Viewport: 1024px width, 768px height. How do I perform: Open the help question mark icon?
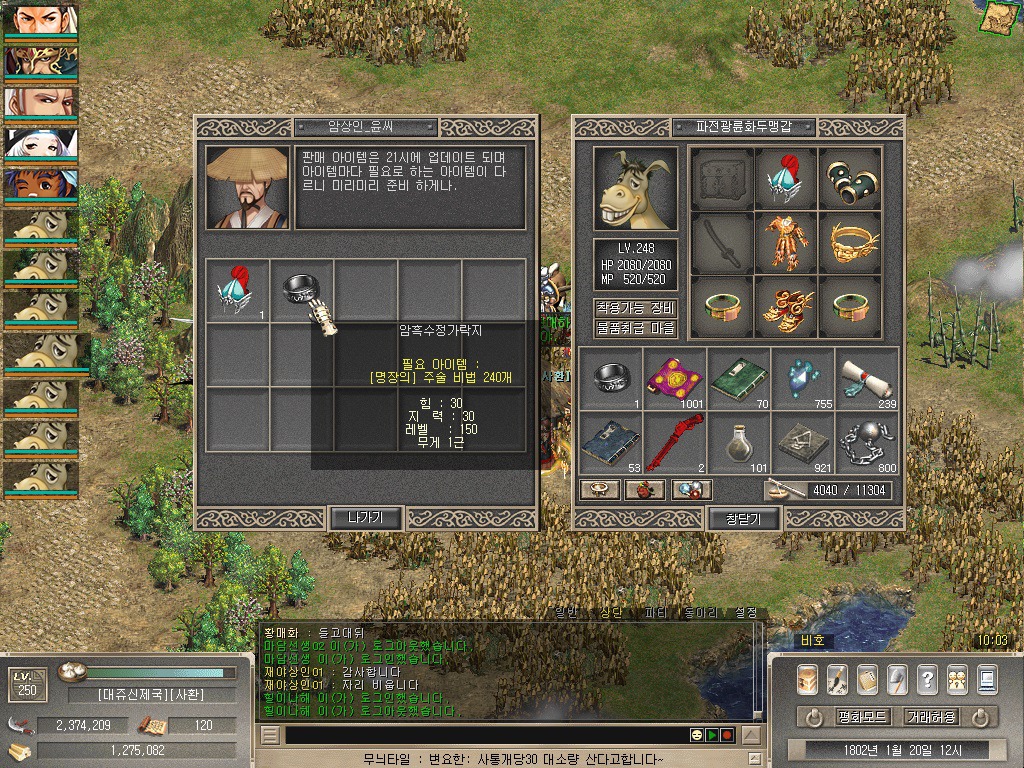coord(927,680)
